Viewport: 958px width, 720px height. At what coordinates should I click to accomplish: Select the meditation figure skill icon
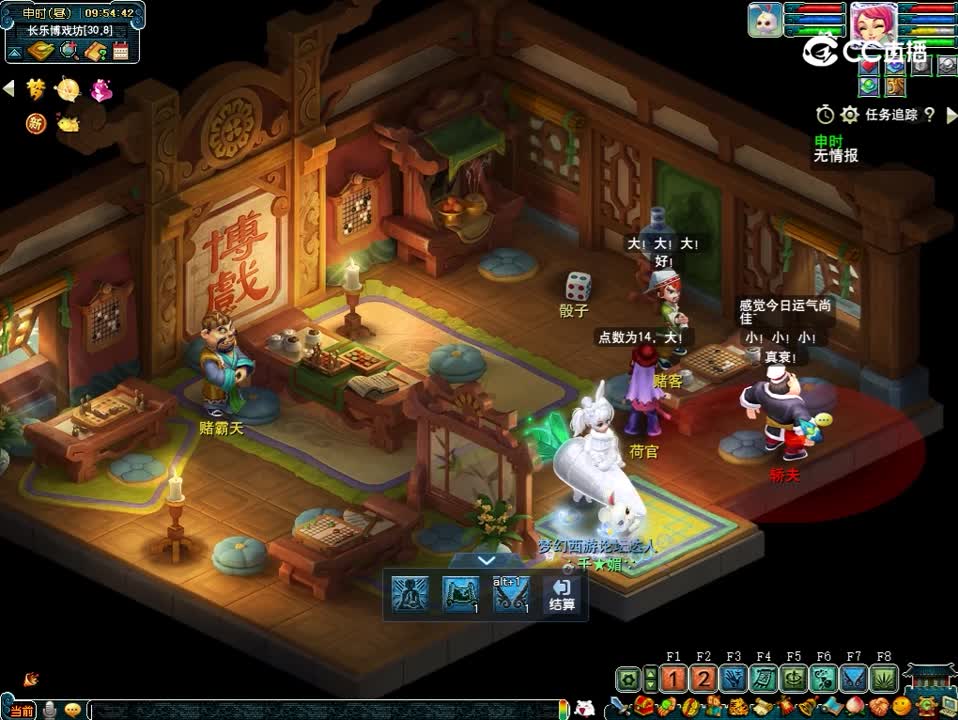(x=407, y=593)
